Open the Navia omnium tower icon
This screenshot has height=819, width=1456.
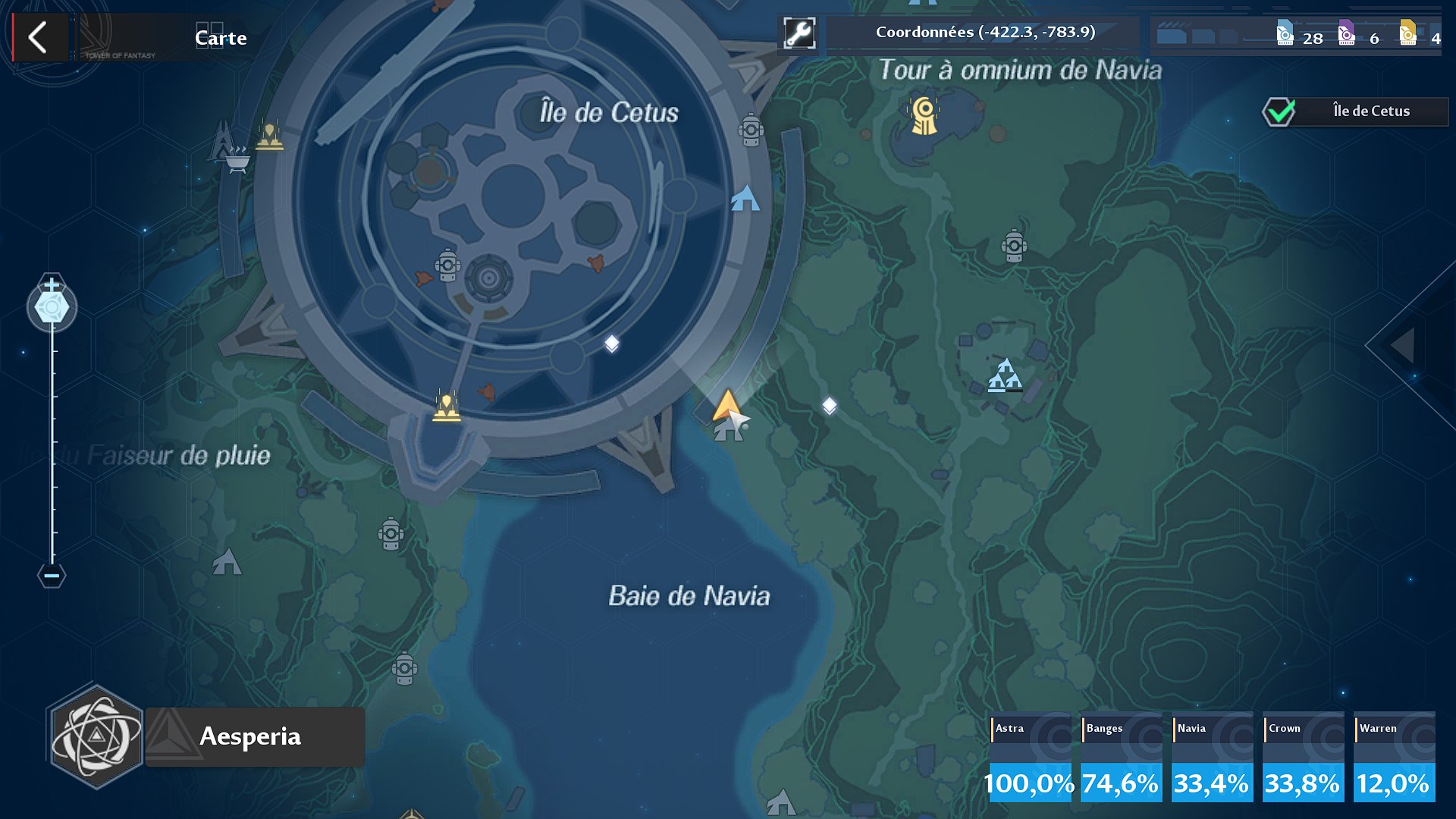(x=922, y=116)
